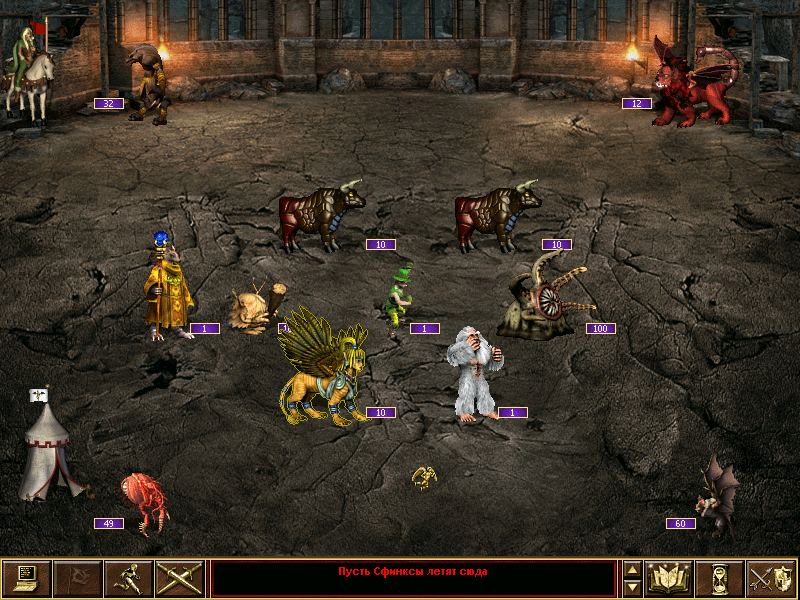Open the spellbook to cast a spell
The width and height of the screenshot is (800, 600).
click(x=670, y=579)
